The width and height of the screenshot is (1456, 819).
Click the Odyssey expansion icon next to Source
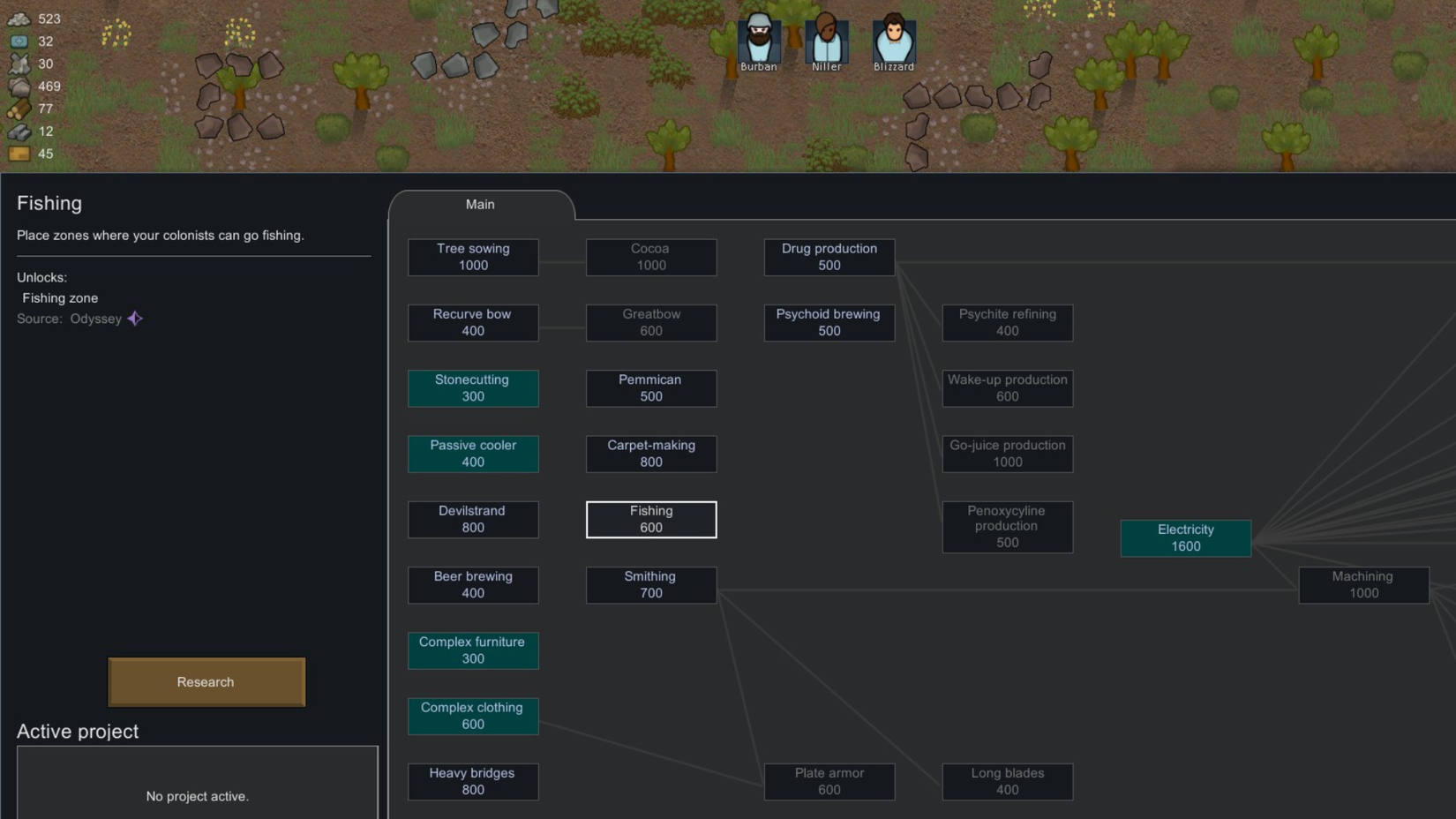(x=134, y=319)
